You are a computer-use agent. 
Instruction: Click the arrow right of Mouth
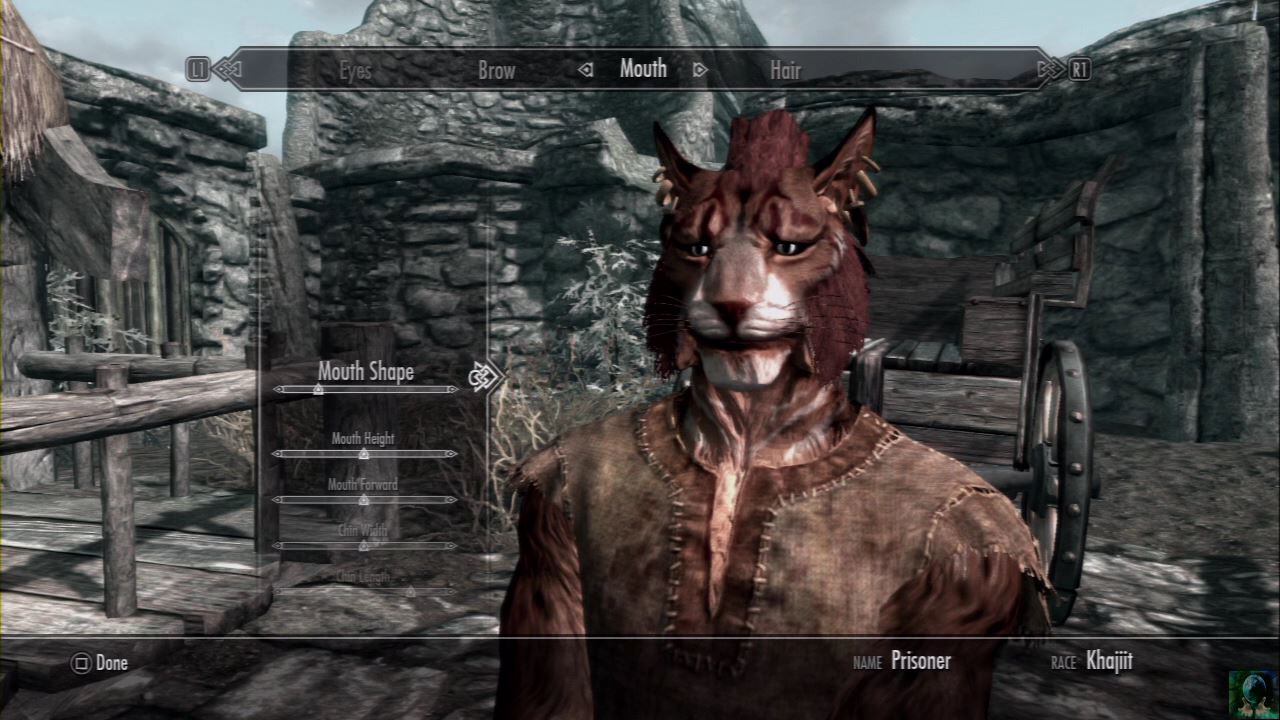coord(700,70)
